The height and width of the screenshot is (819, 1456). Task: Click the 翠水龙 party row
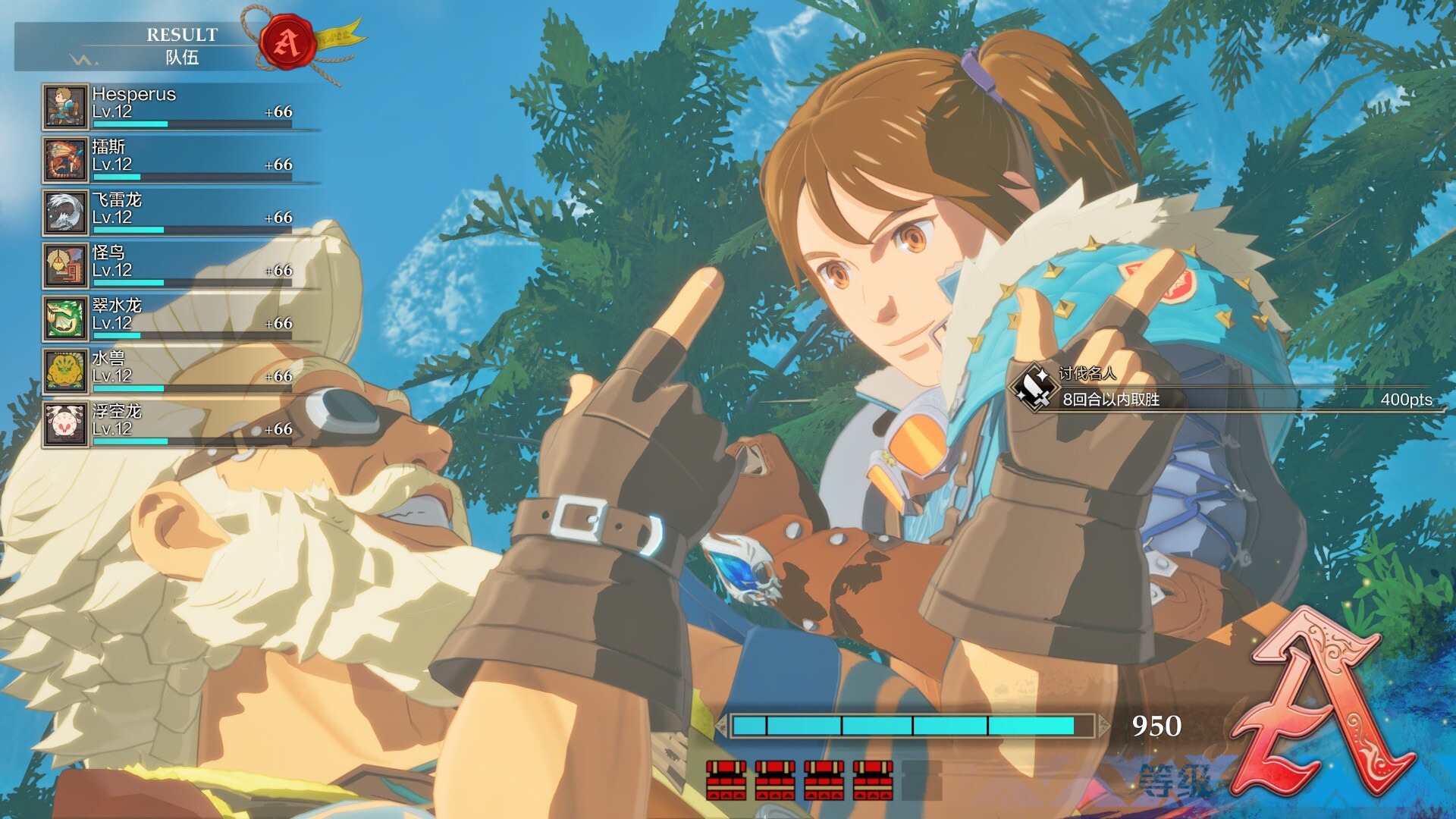pos(180,318)
